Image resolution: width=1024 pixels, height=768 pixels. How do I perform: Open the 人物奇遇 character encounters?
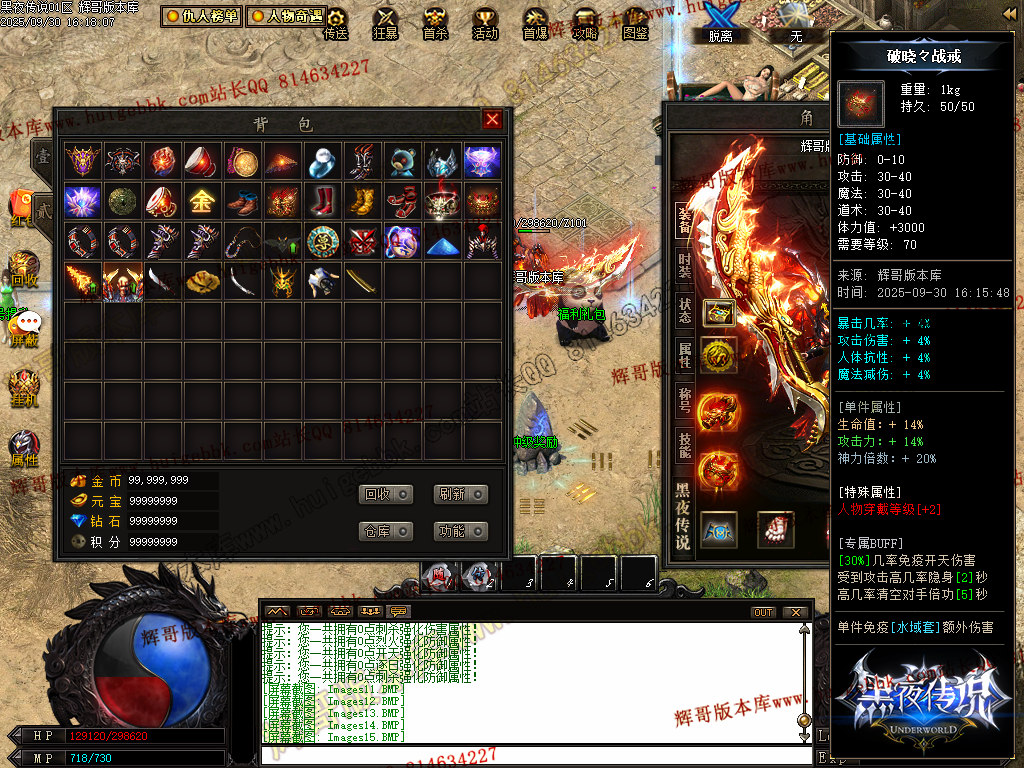point(286,17)
